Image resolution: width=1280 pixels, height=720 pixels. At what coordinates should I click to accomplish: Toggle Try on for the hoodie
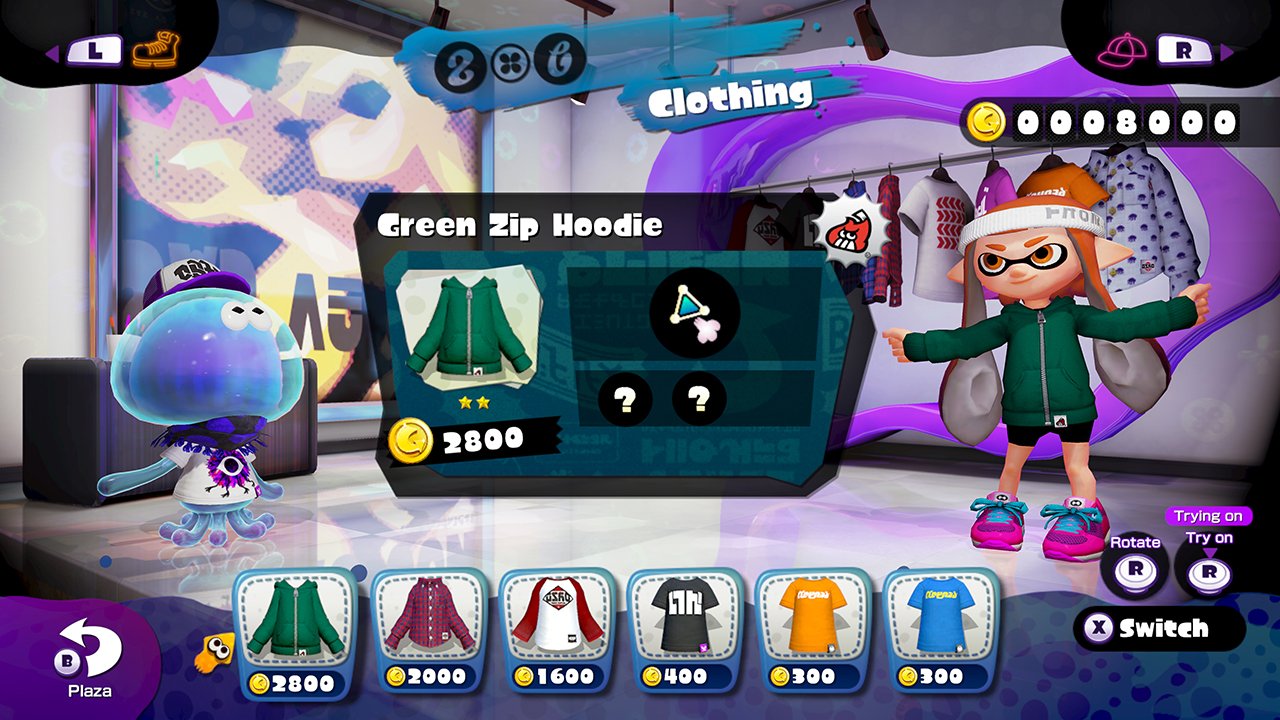[x=1209, y=571]
